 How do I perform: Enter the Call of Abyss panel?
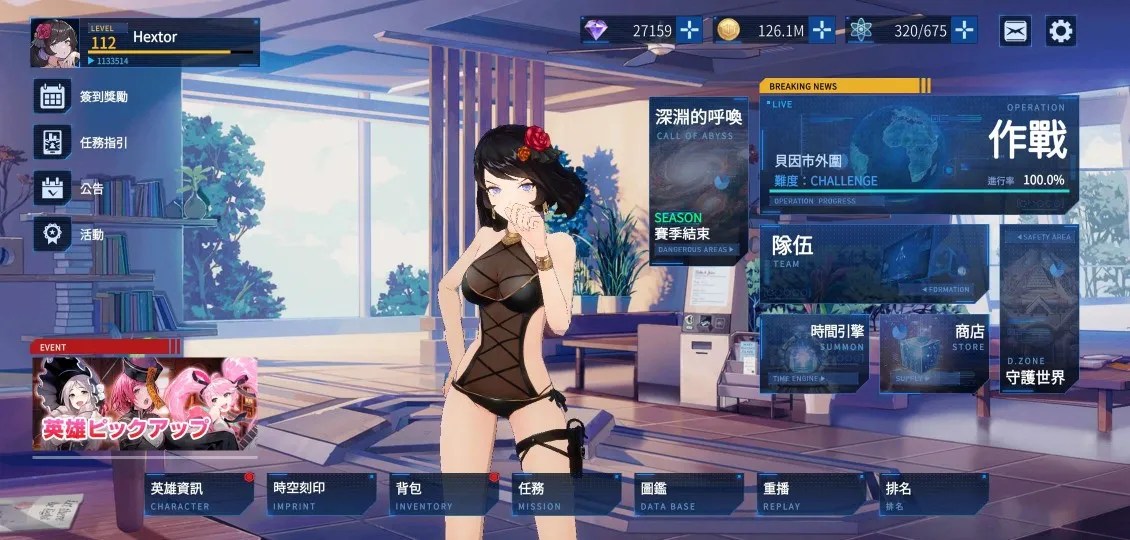click(698, 180)
